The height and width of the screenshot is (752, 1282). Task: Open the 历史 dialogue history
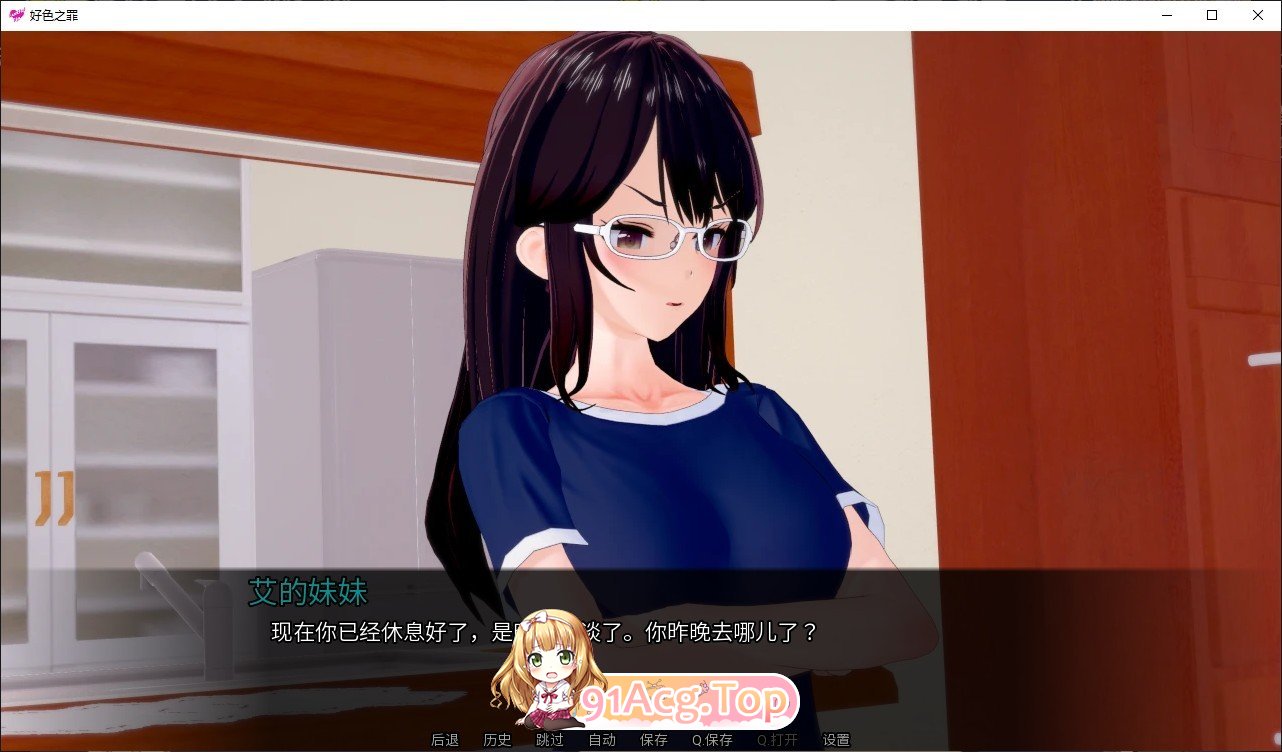tap(496, 740)
